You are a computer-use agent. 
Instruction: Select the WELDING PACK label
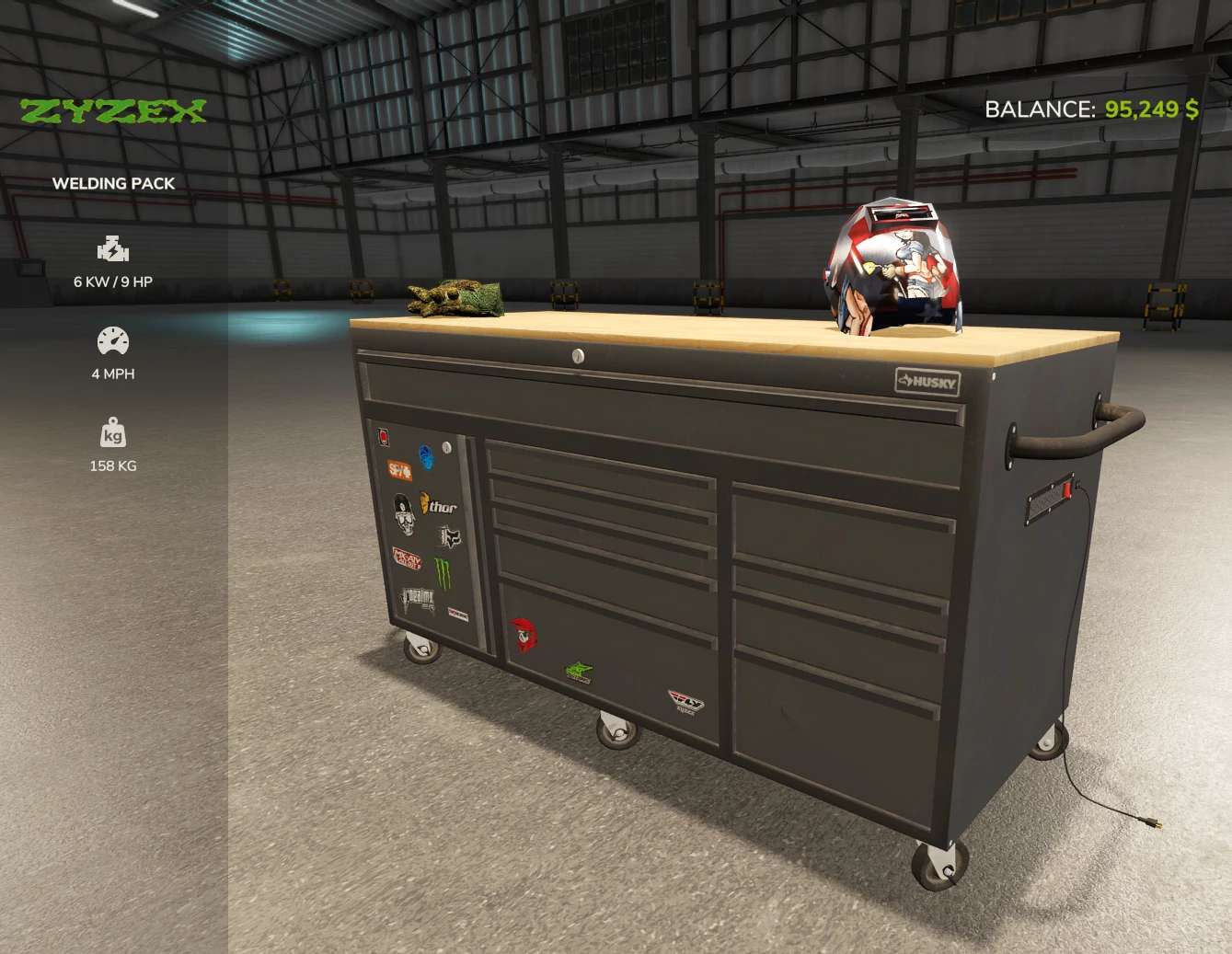(113, 183)
